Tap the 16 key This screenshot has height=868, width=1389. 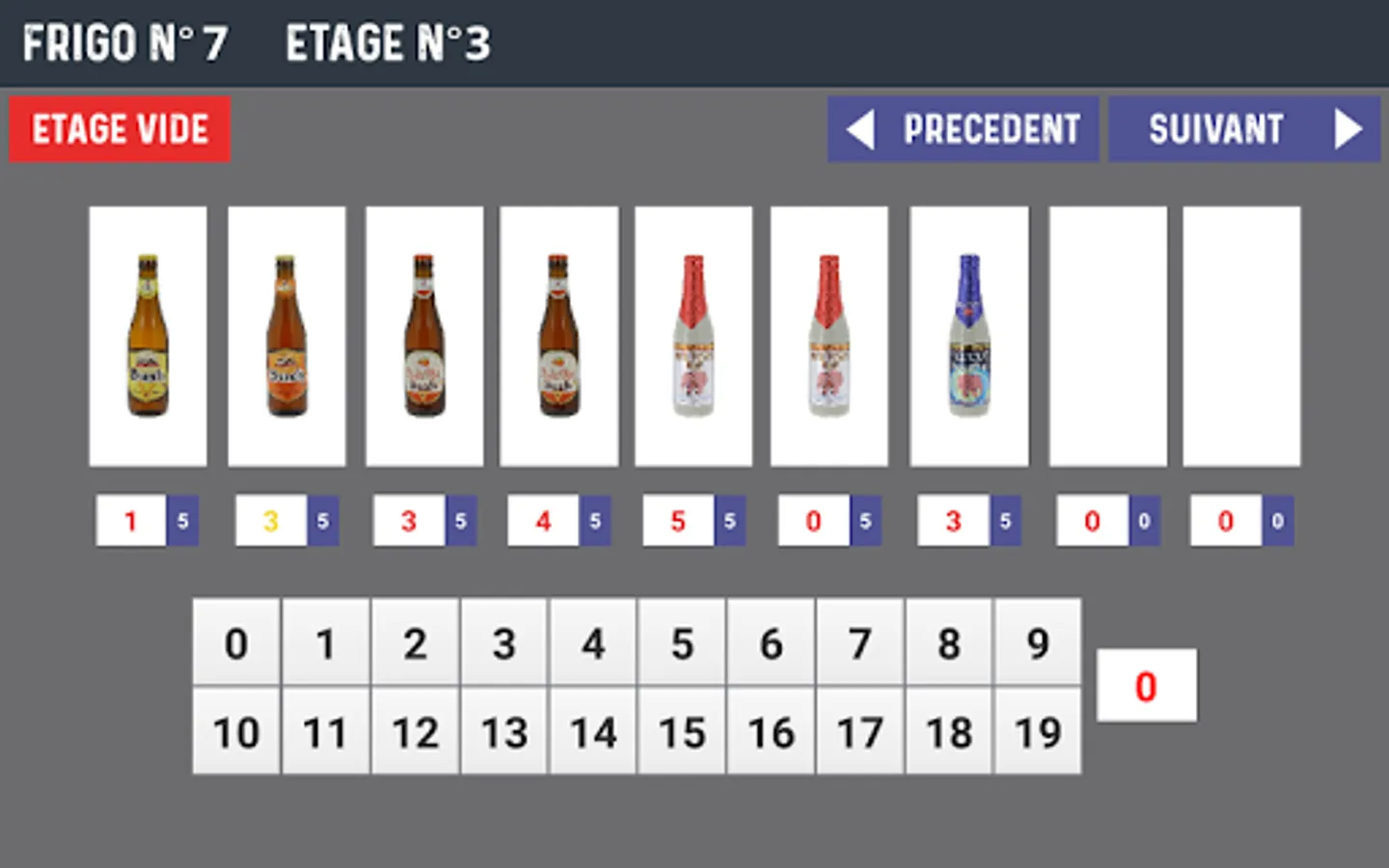point(772,732)
